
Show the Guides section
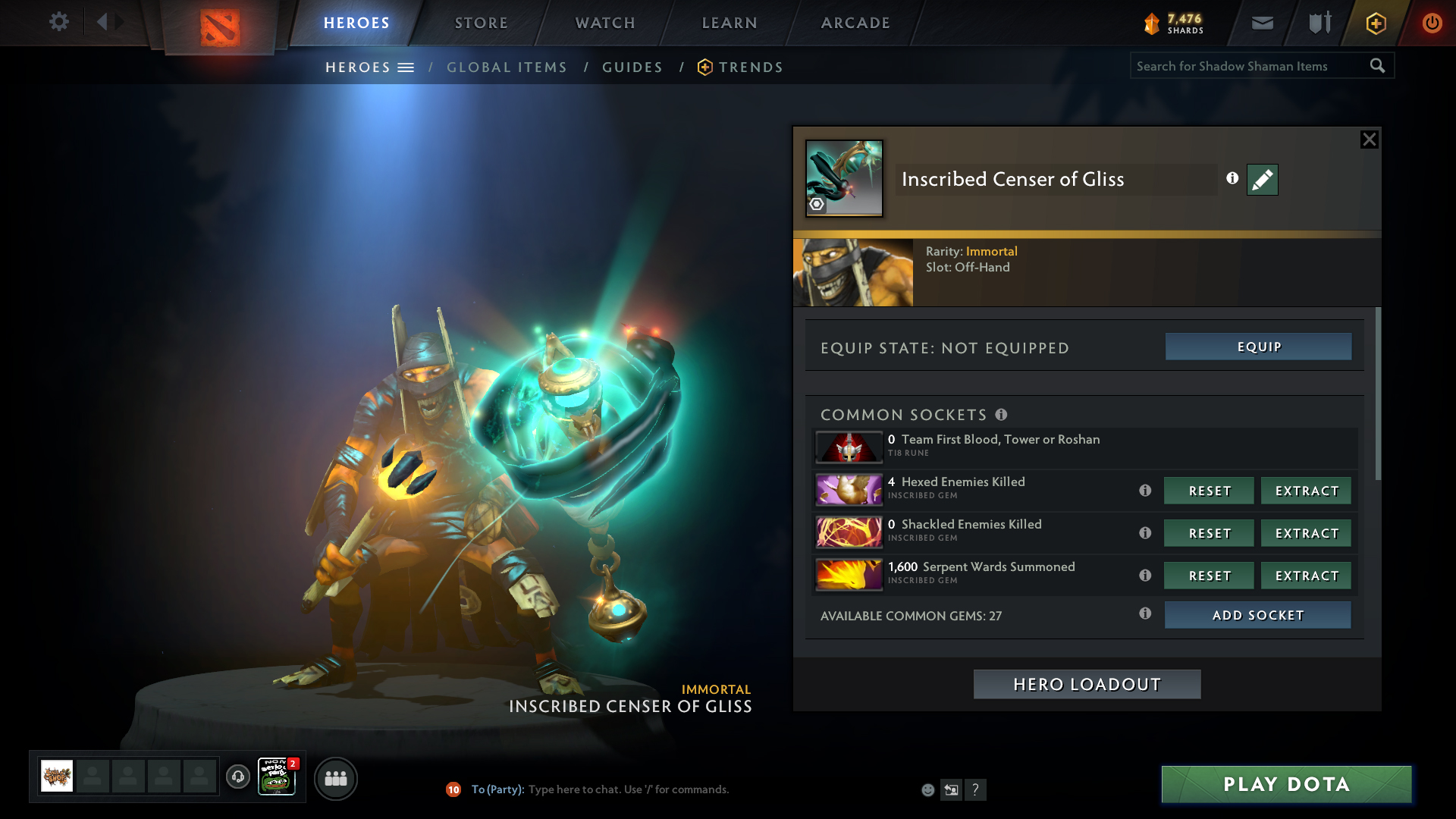point(632,67)
